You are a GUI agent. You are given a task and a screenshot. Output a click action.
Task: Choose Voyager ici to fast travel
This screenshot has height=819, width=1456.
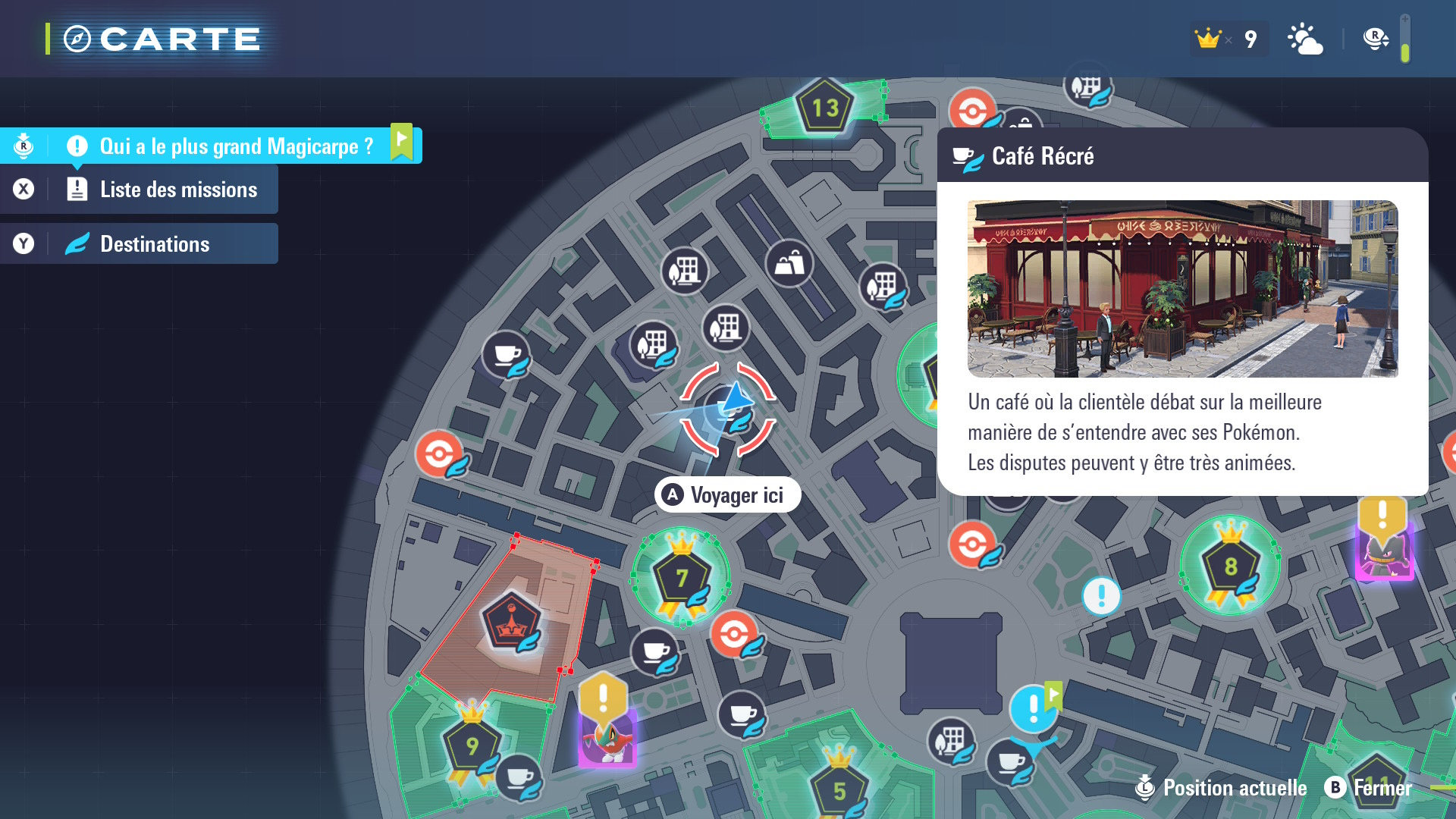pyautogui.click(x=727, y=495)
